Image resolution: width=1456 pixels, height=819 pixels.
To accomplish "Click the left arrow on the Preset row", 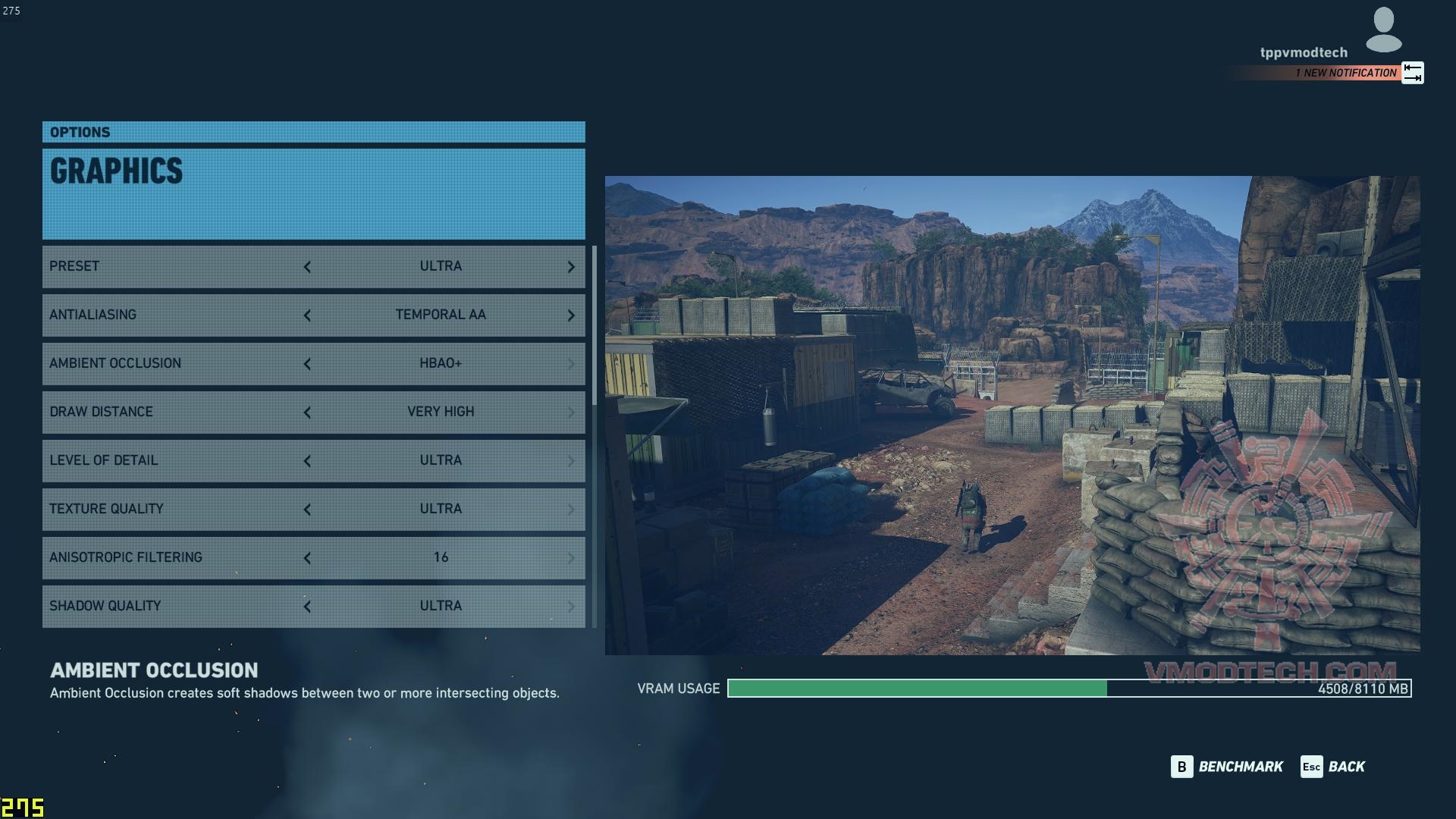I will [307, 267].
